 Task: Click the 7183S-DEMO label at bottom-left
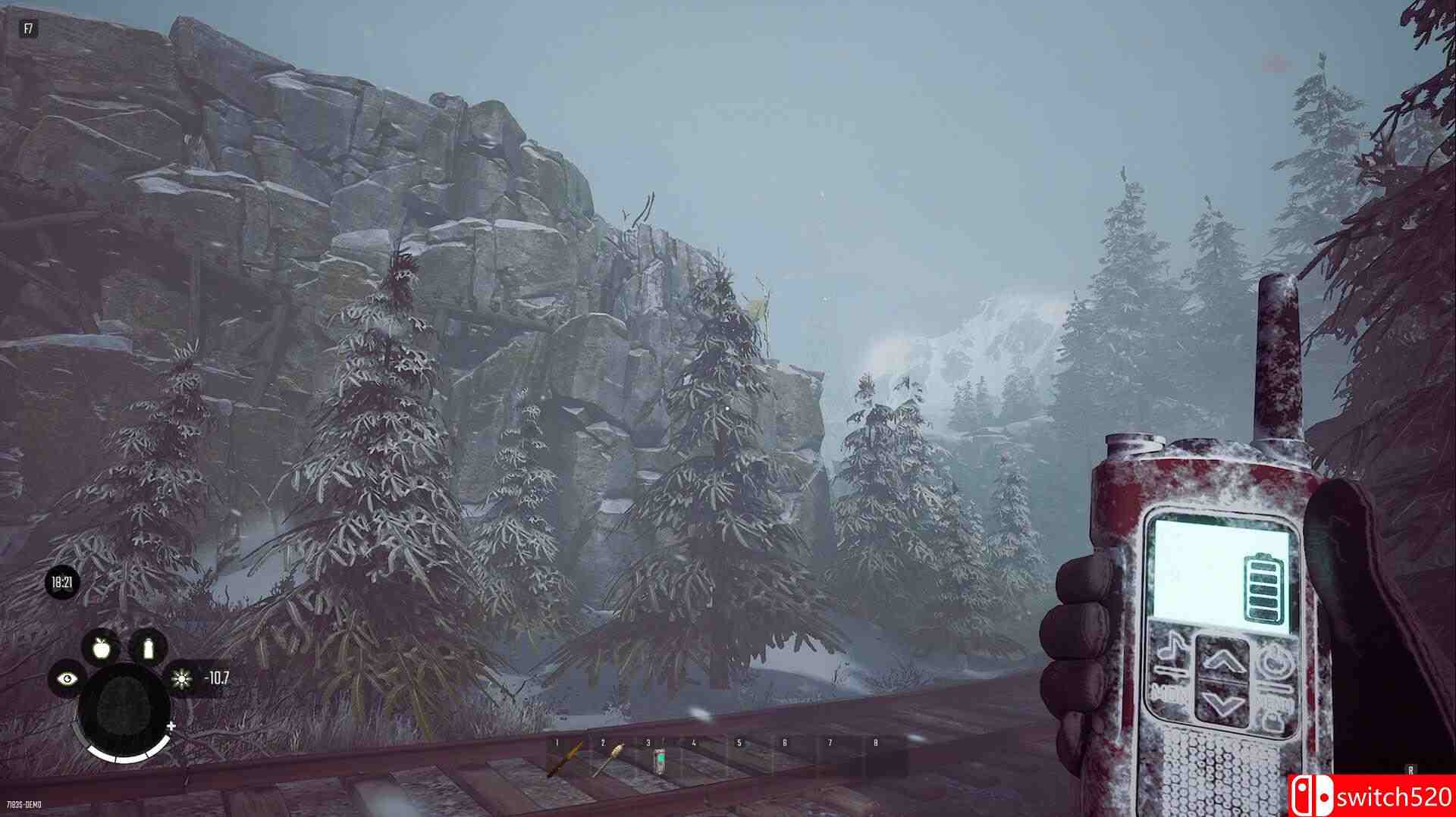[25, 806]
